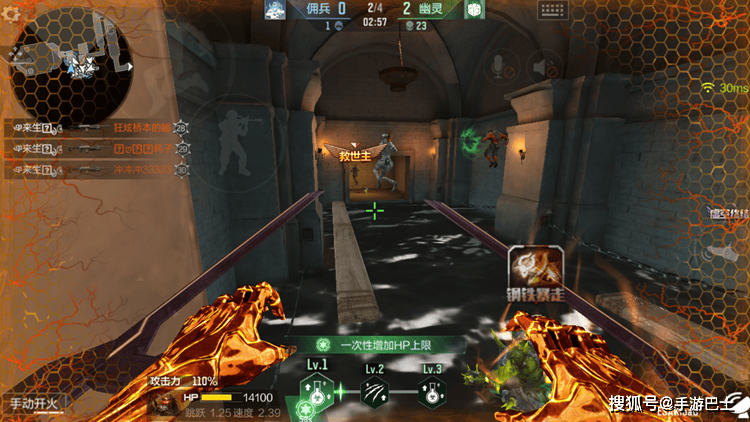Select the Lv.1 HP upgrade hexagon
This screenshot has height=422, width=750.
316,392
